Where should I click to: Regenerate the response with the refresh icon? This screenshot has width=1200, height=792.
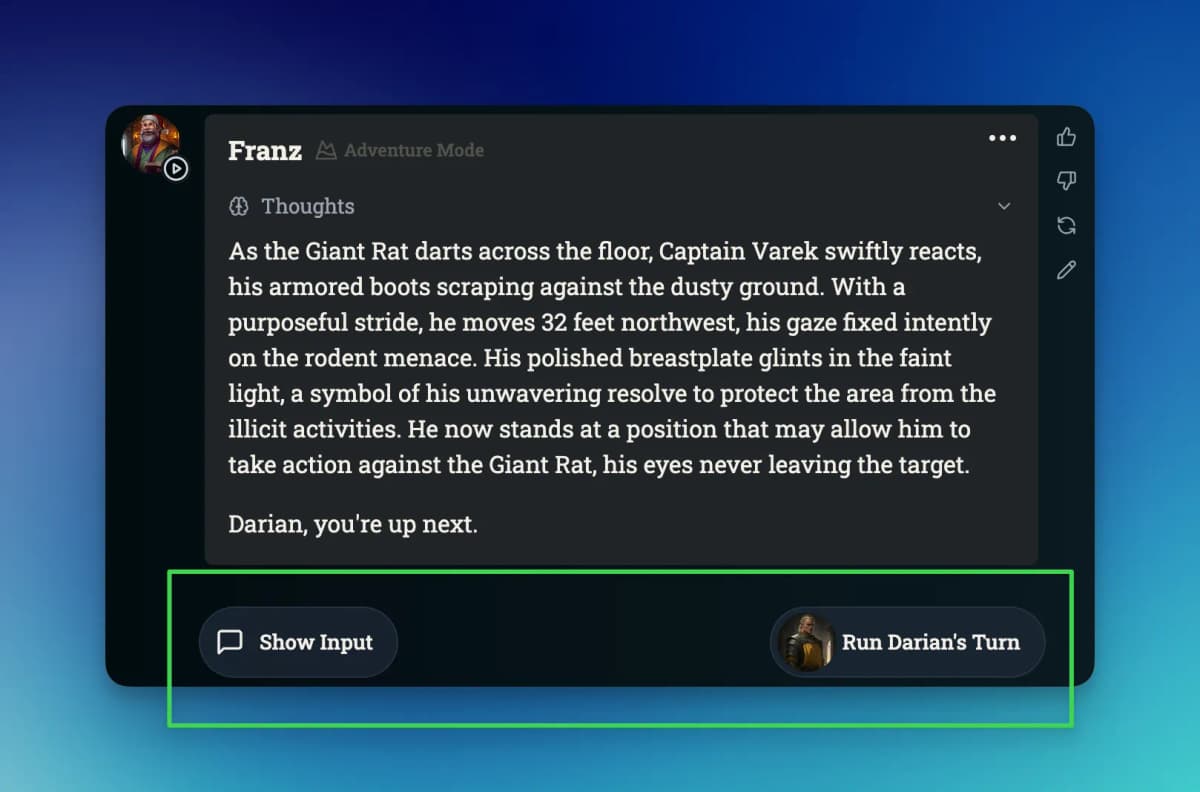tap(1066, 226)
